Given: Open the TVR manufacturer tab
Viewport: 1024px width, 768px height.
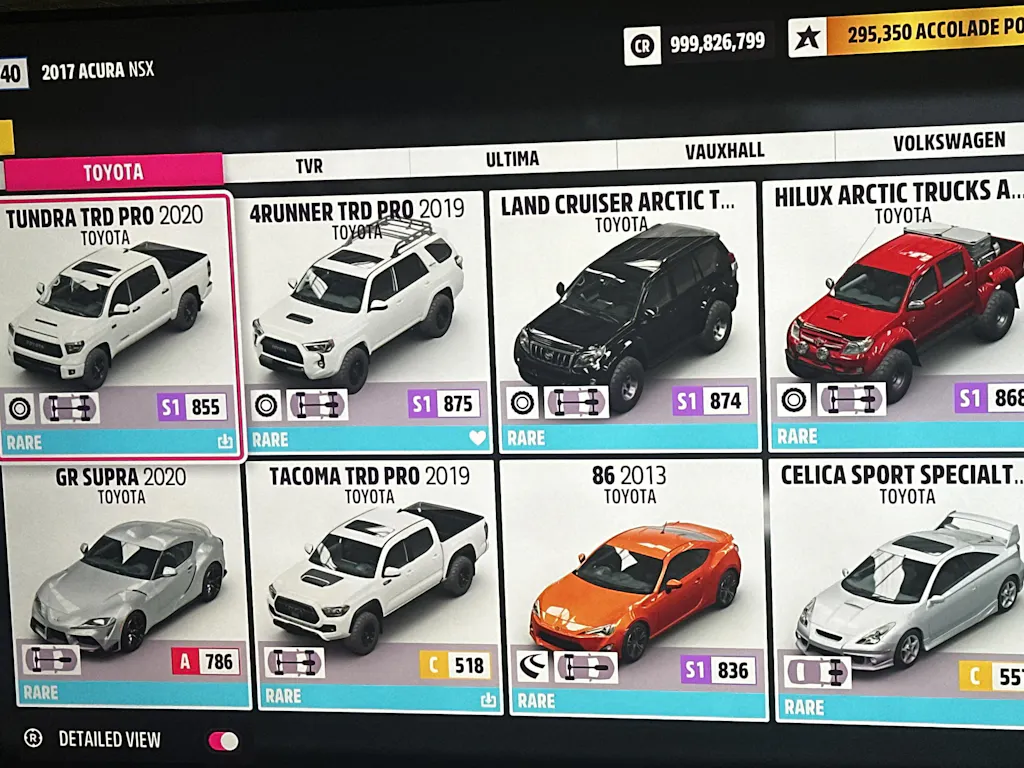Looking at the screenshot, I should point(309,166).
